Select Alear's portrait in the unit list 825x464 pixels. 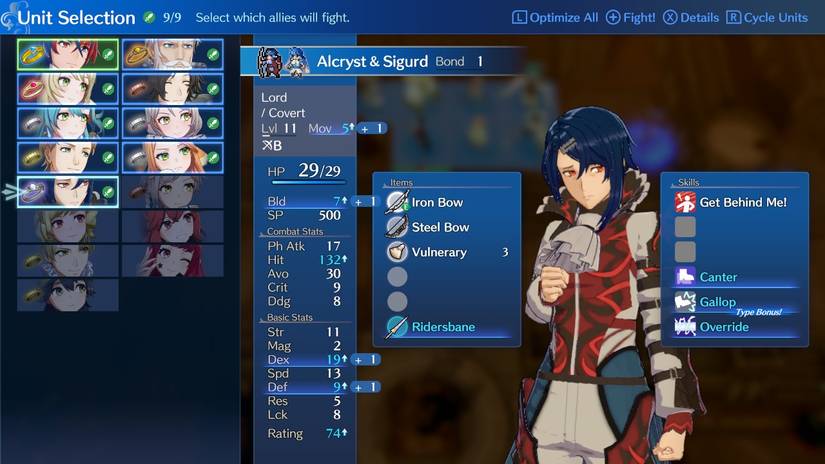pos(67,55)
